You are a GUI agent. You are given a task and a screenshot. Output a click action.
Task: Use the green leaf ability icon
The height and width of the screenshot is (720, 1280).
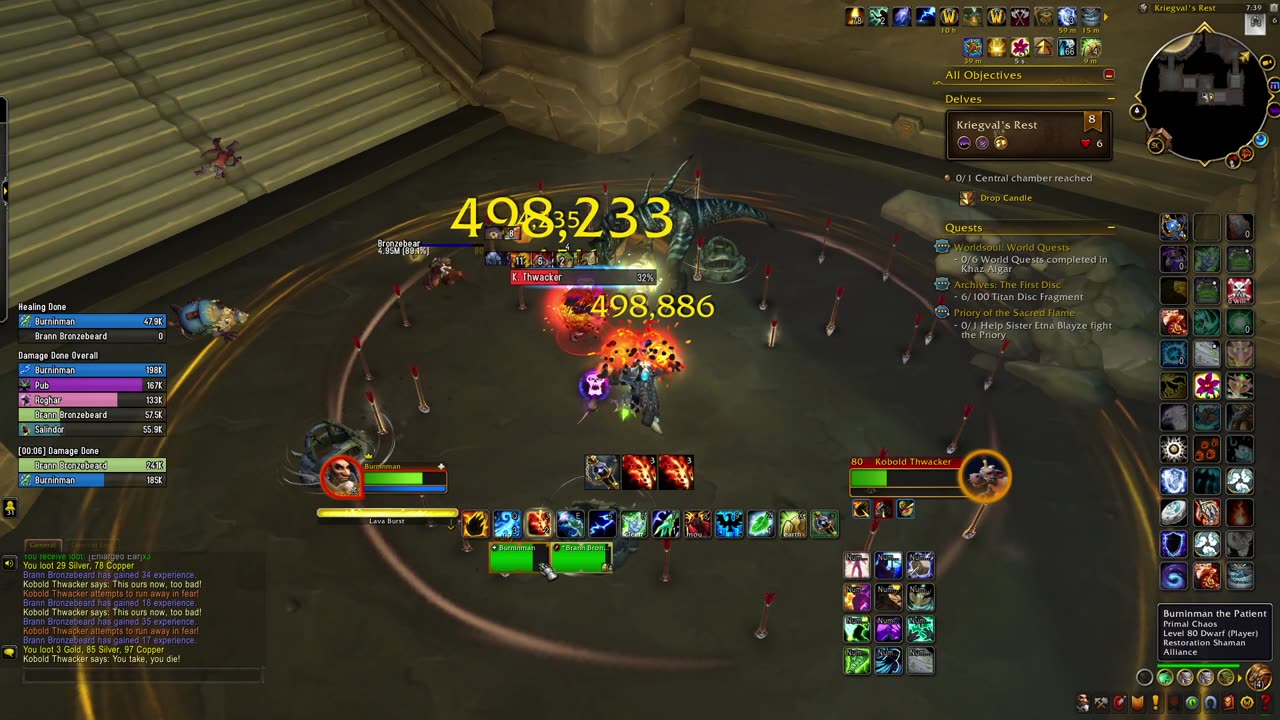(x=761, y=524)
